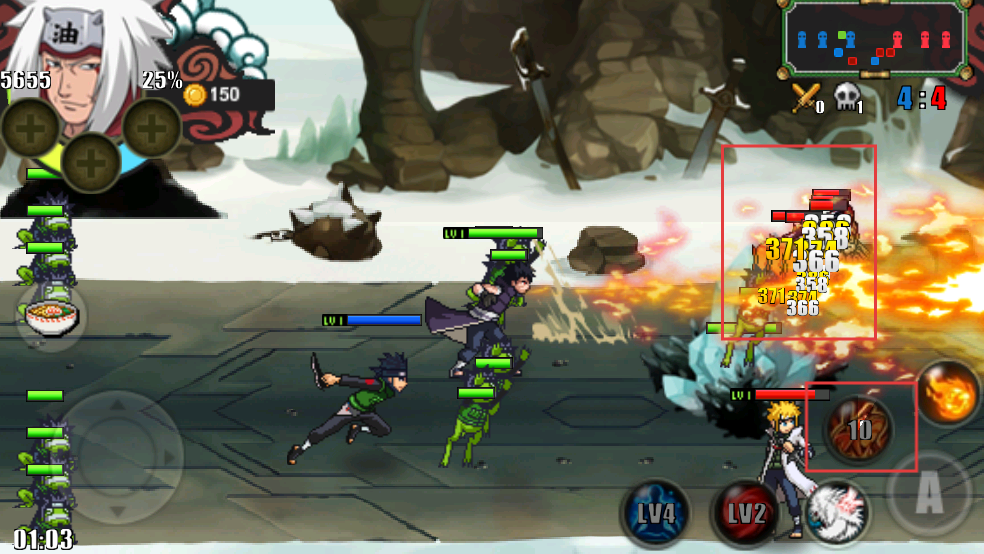Viewport: 984px width, 554px height.
Task: Trigger the blue LV4 locked skill
Action: click(655, 514)
